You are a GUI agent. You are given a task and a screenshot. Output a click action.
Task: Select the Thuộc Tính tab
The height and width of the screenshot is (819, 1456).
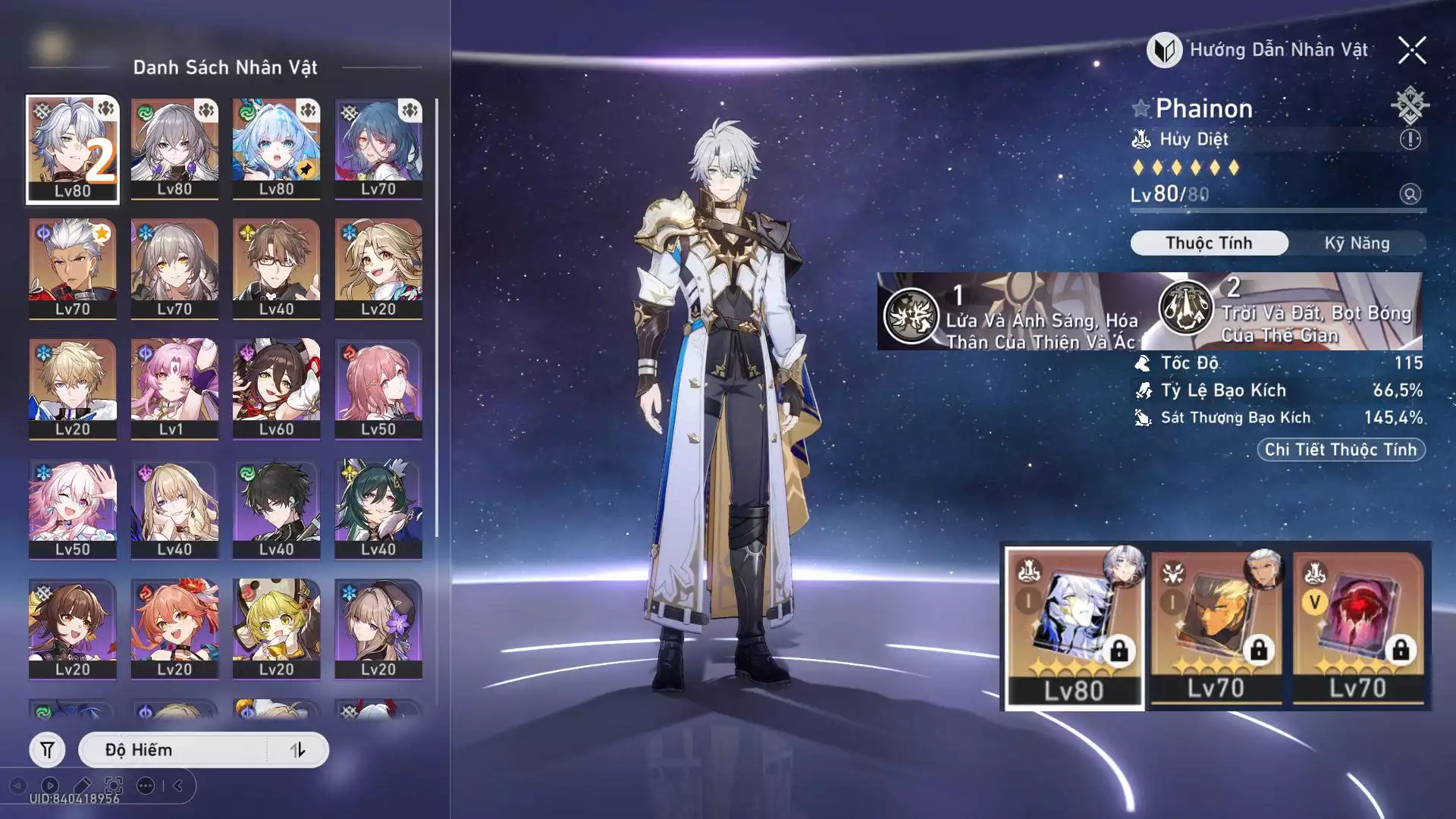tap(1209, 243)
